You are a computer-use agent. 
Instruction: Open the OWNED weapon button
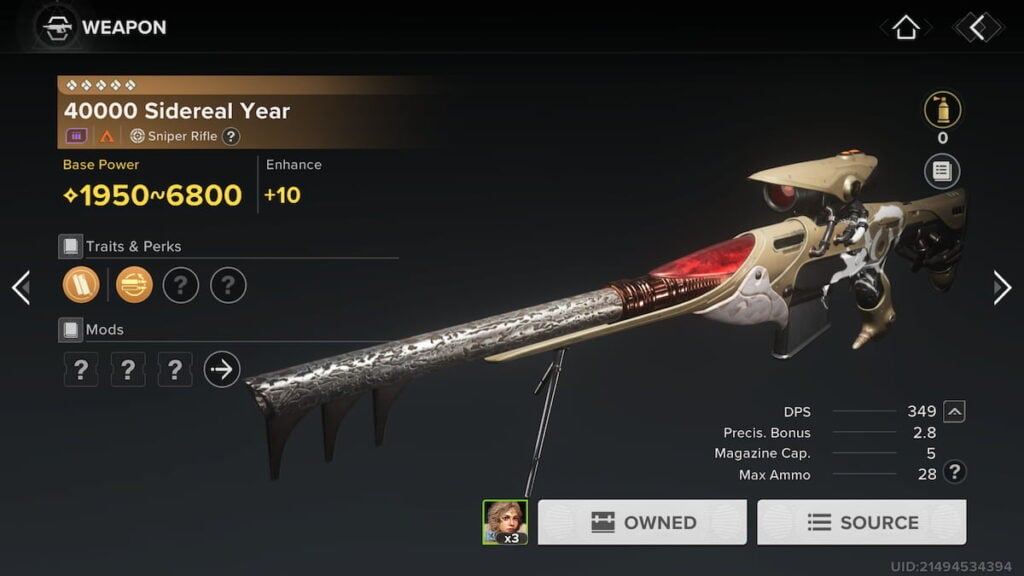[x=642, y=522]
